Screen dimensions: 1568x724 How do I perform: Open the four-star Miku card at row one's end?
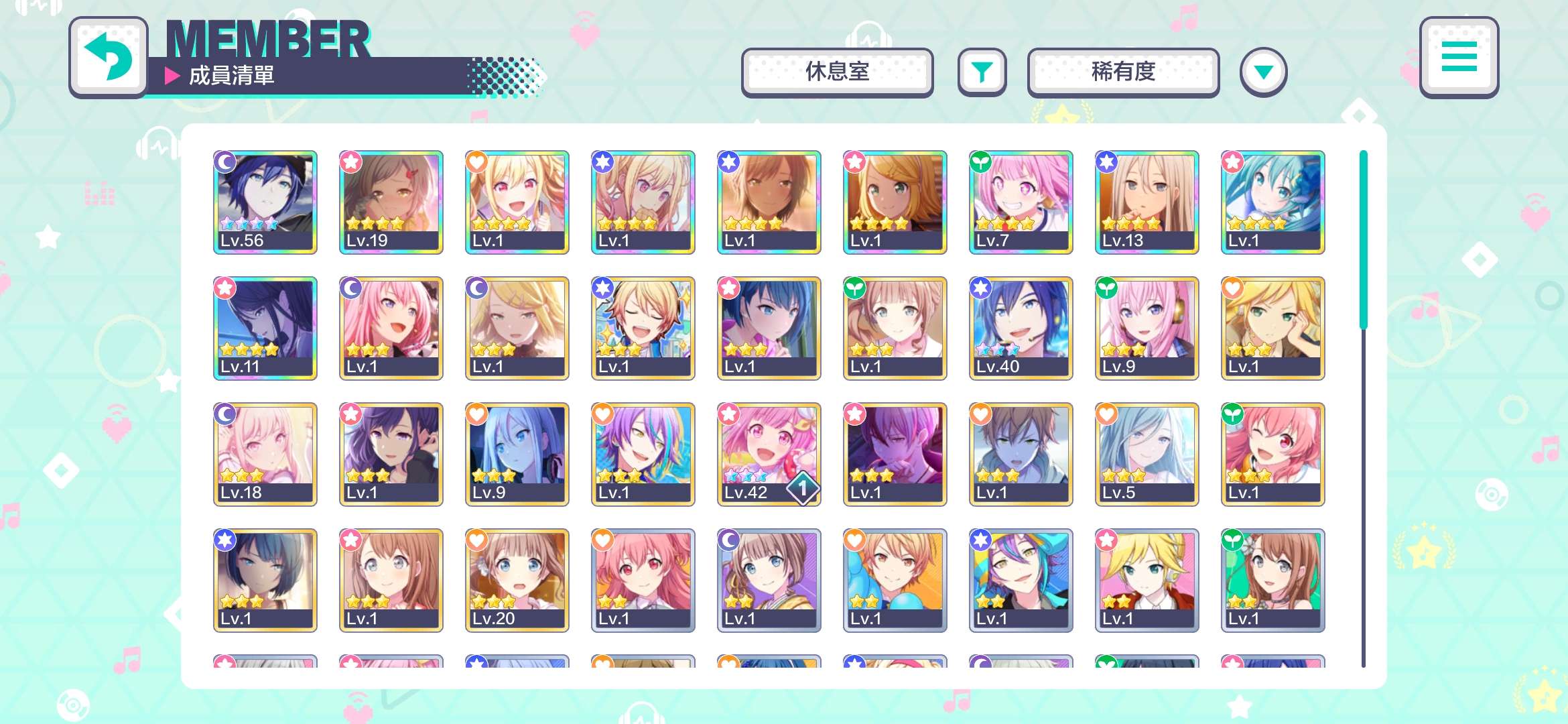click(x=1272, y=201)
